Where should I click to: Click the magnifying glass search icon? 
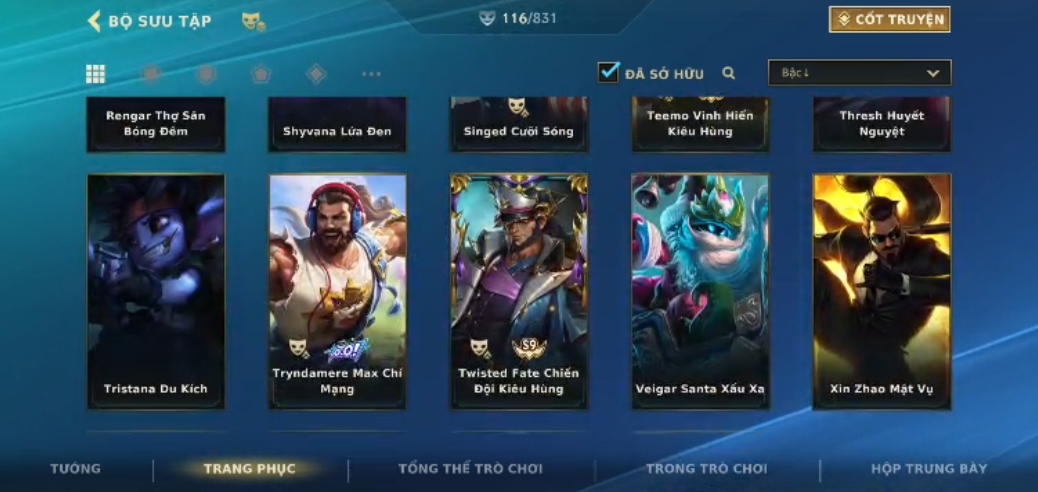(x=729, y=73)
